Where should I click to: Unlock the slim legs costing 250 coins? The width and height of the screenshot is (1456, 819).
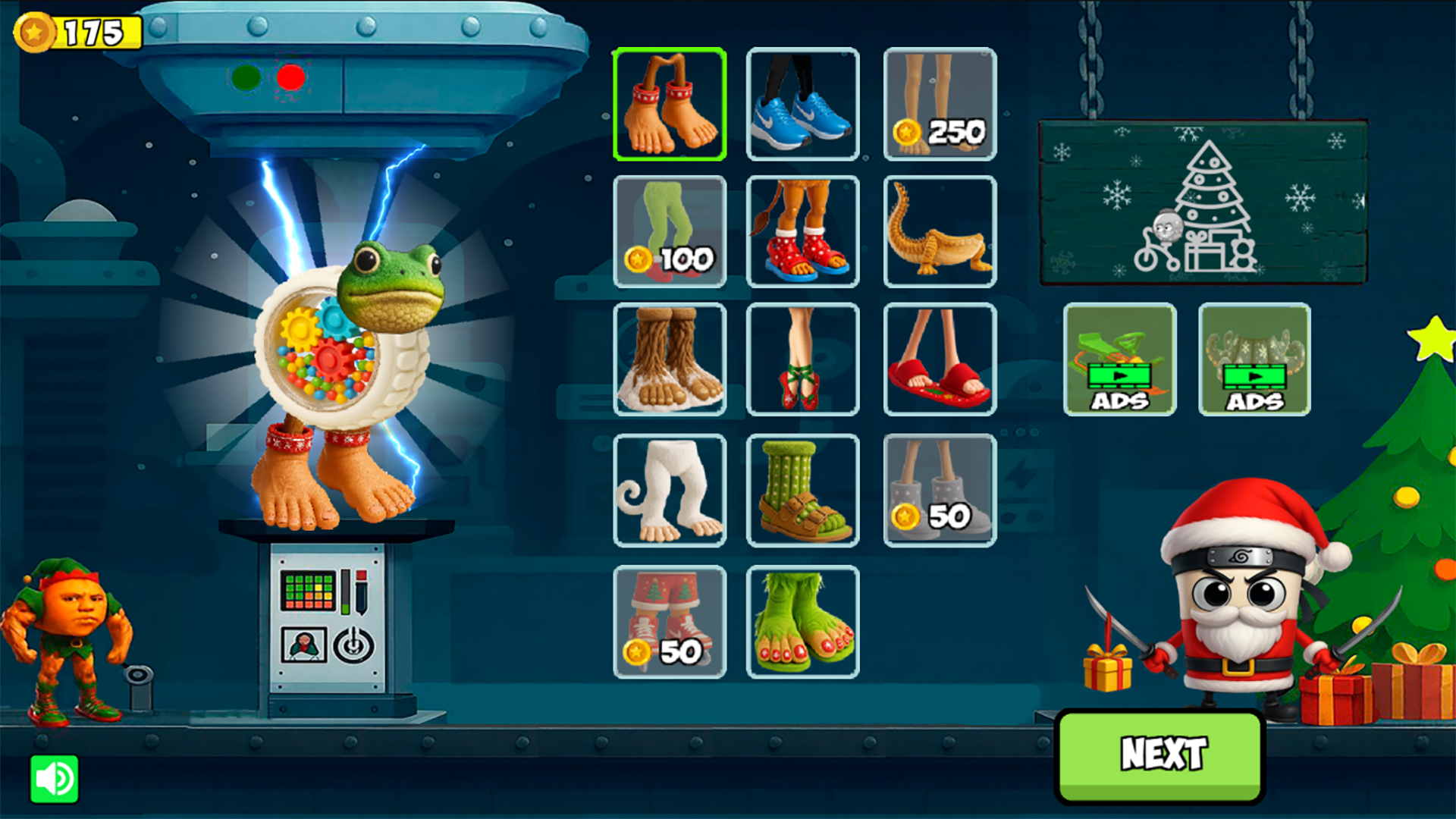pyautogui.click(x=940, y=104)
